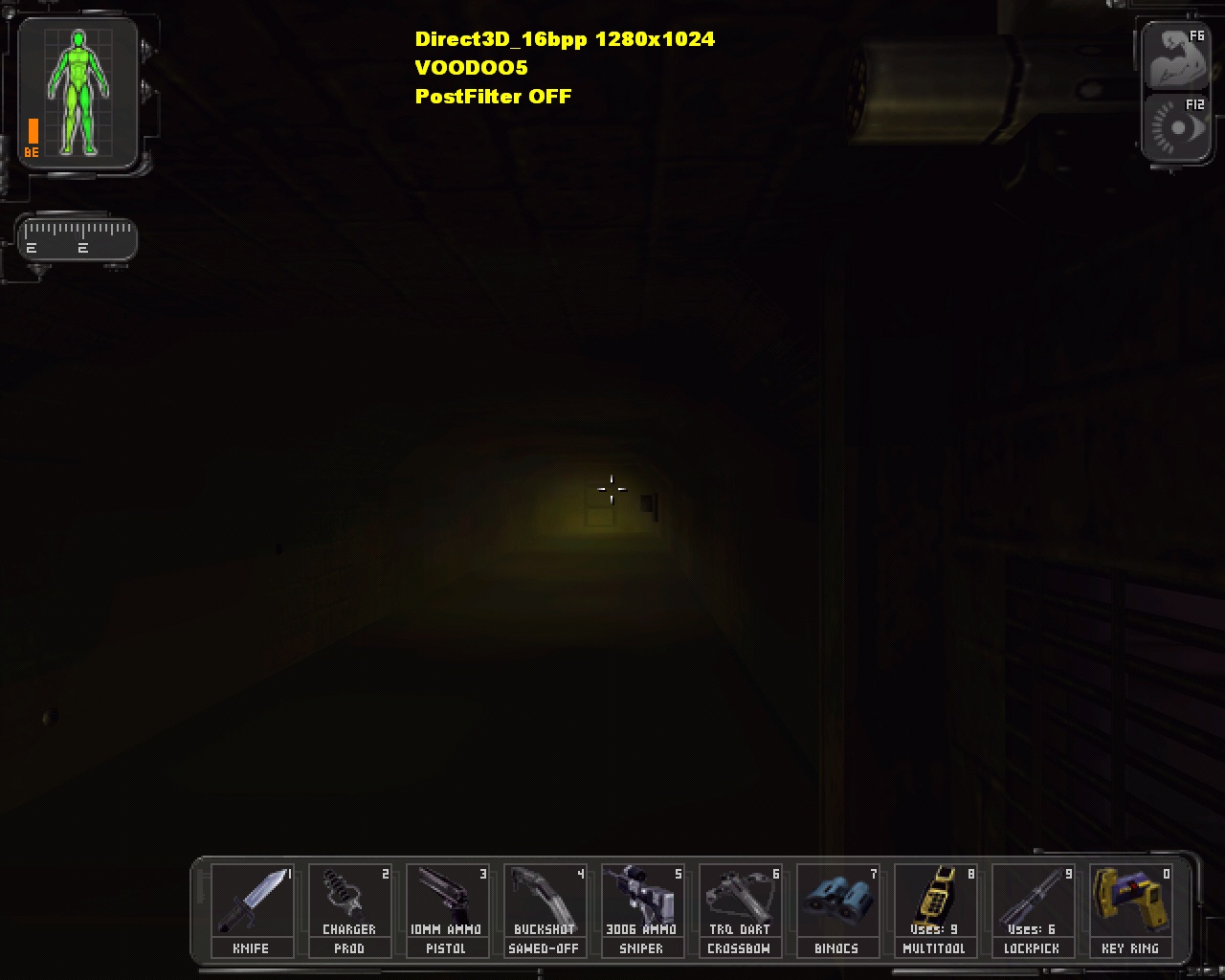Activate the F12 augmentation icon
This screenshot has width=1225, height=980.
coord(1175,126)
